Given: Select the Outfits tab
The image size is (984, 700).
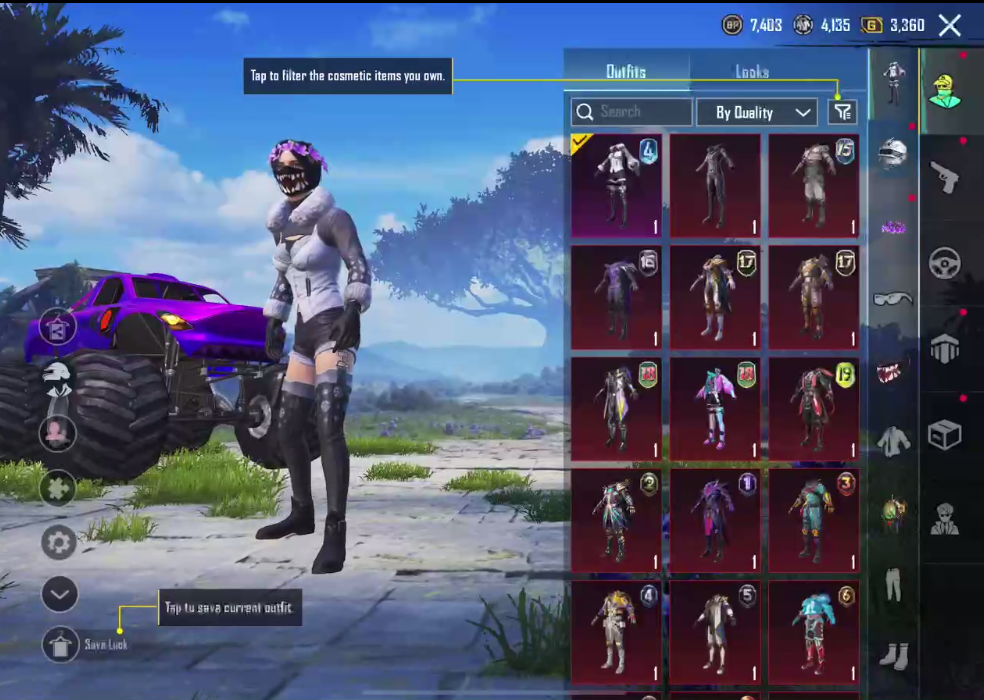Looking at the screenshot, I should coord(626,72).
